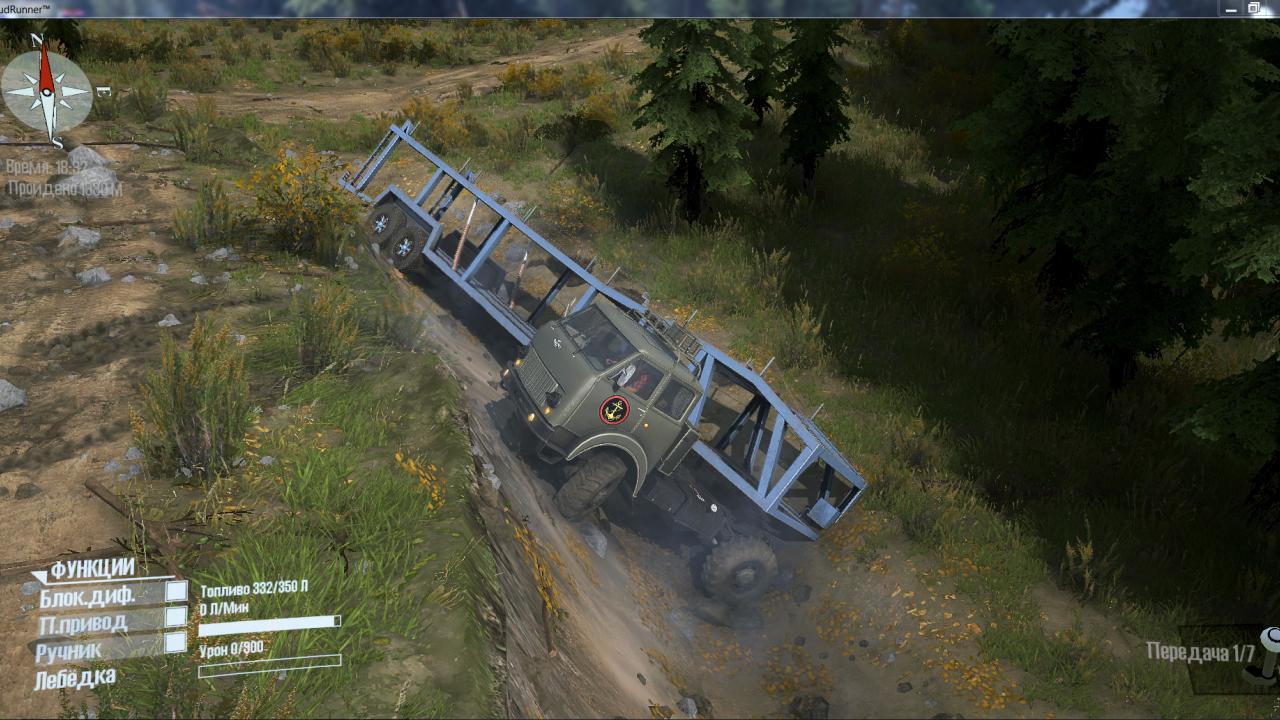Restore down the game window
This screenshot has height=720, width=1280.
pos(1254,8)
